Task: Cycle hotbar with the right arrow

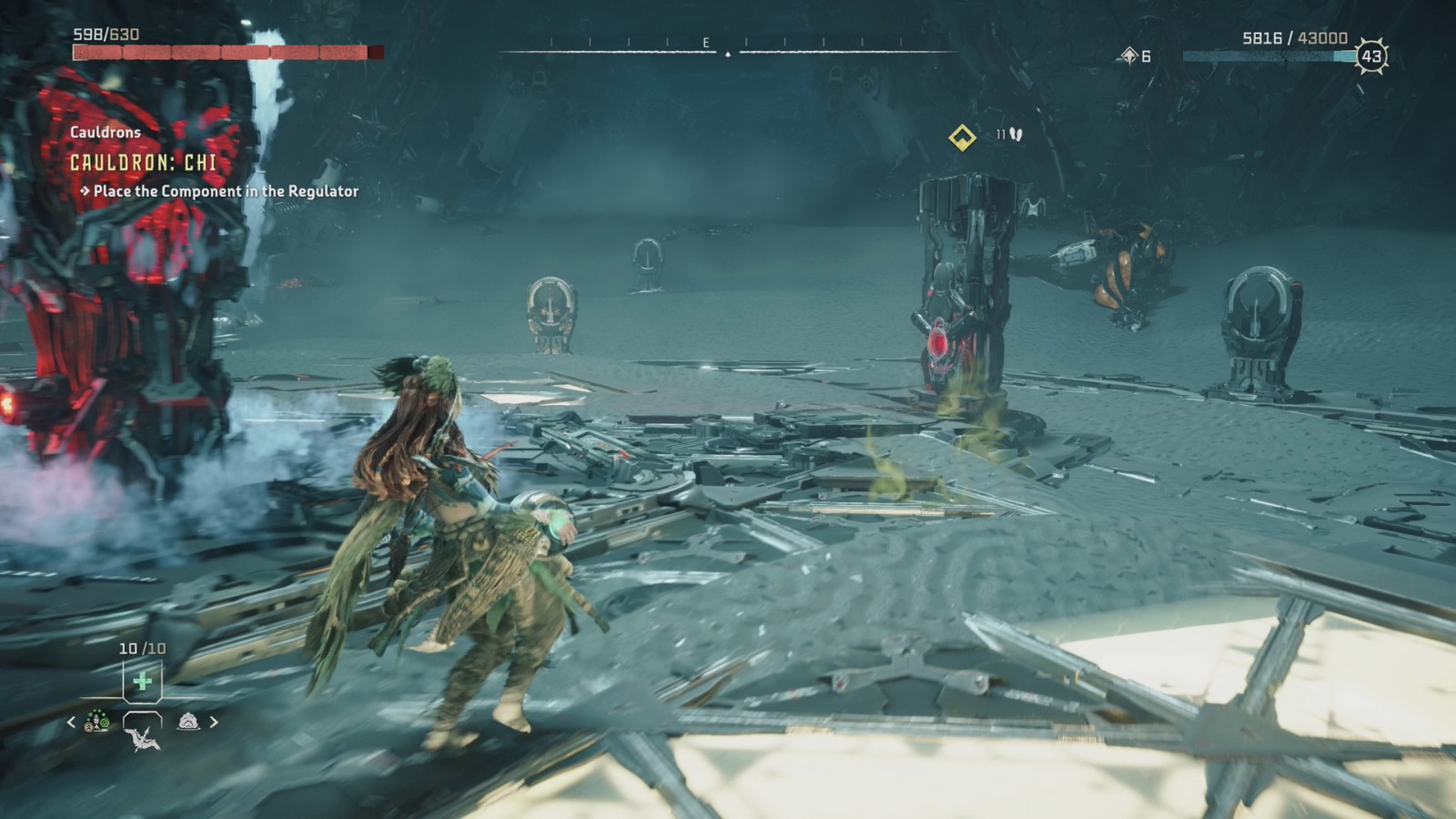Action: point(214,723)
